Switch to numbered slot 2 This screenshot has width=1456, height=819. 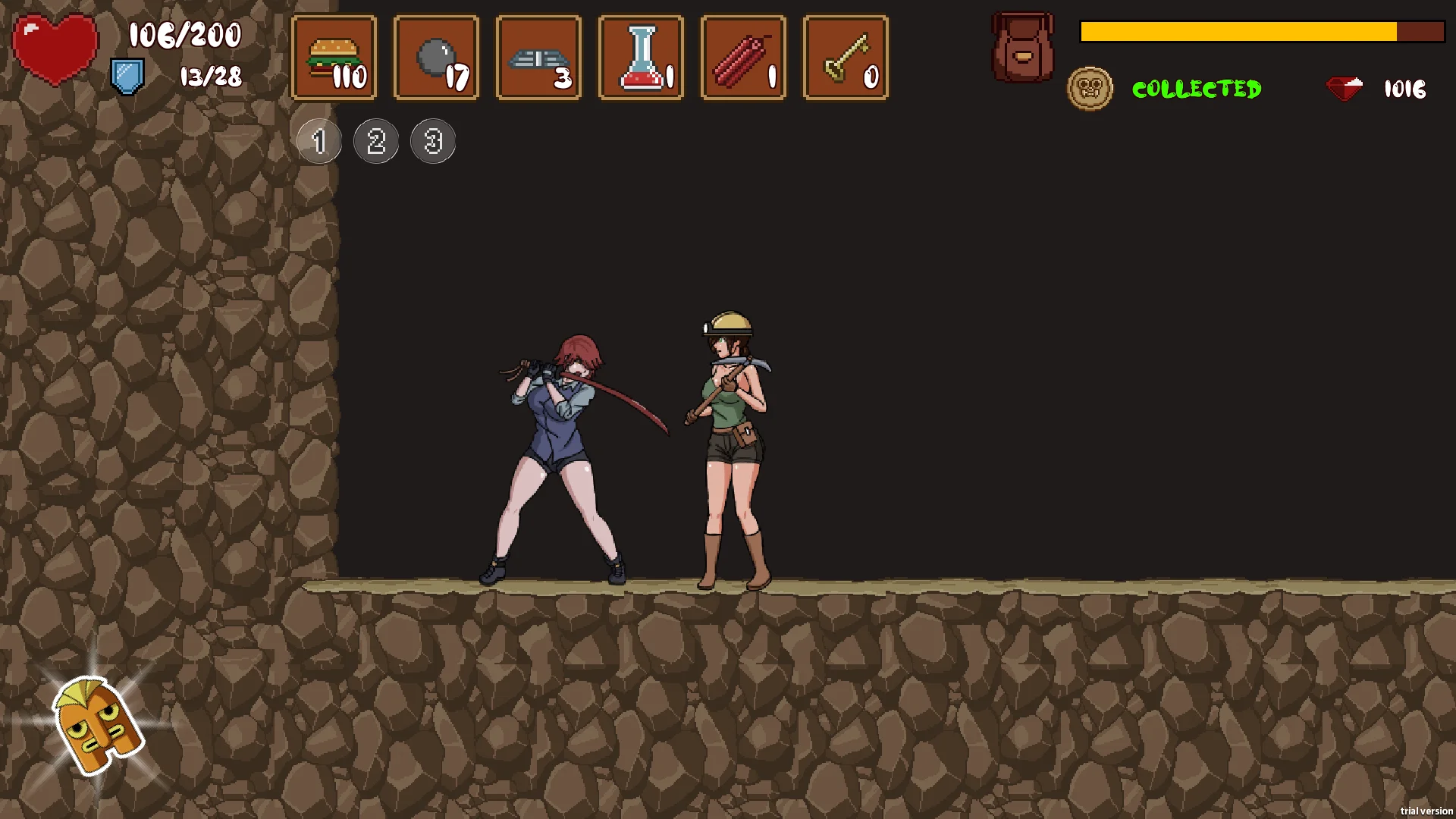pos(376,141)
